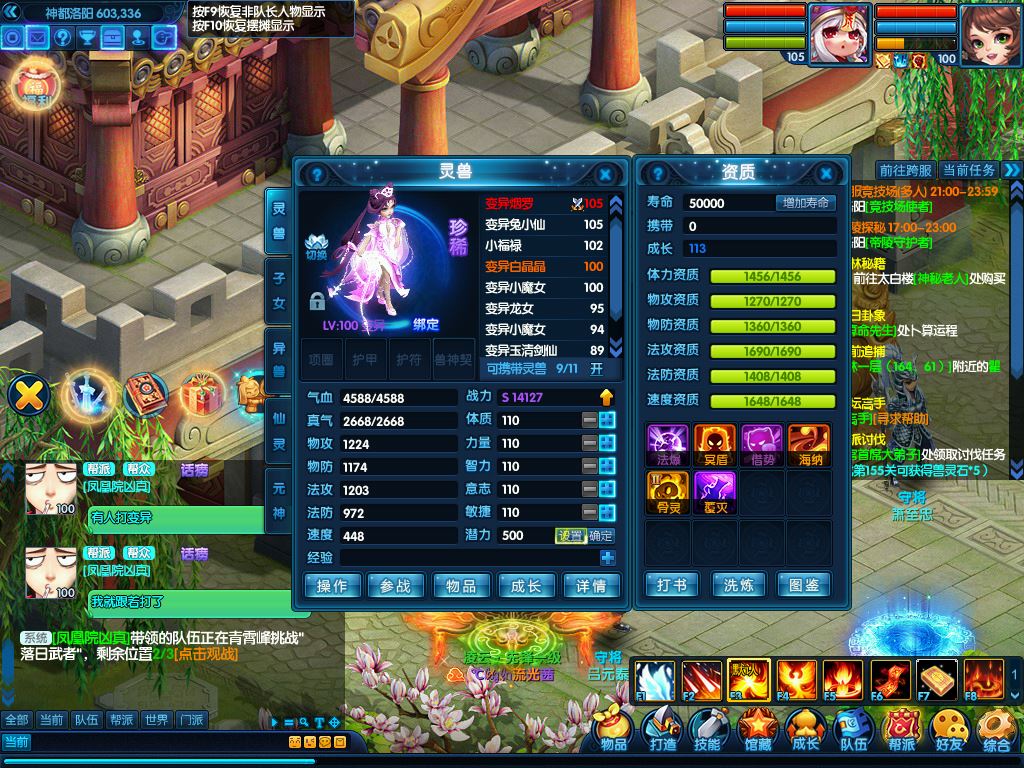Open the pet 成长 button
This screenshot has width=1024, height=768.
tap(526, 586)
